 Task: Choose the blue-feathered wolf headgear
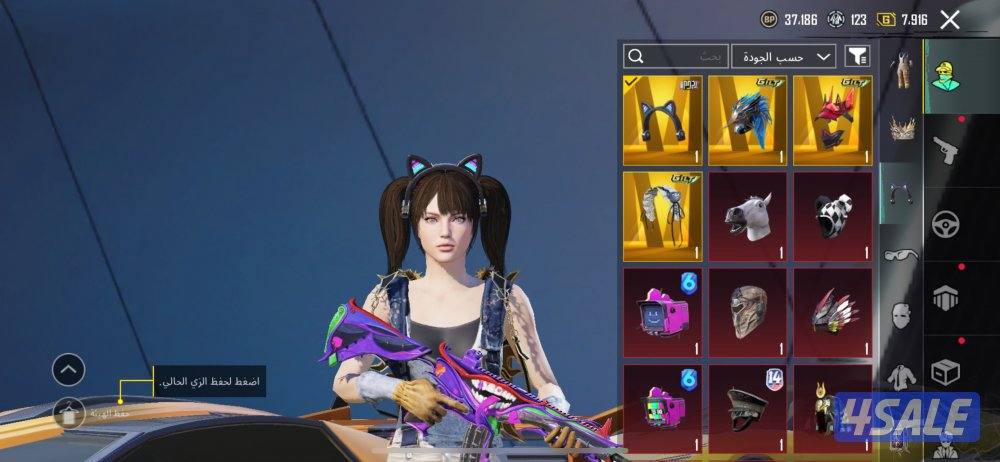[747, 120]
